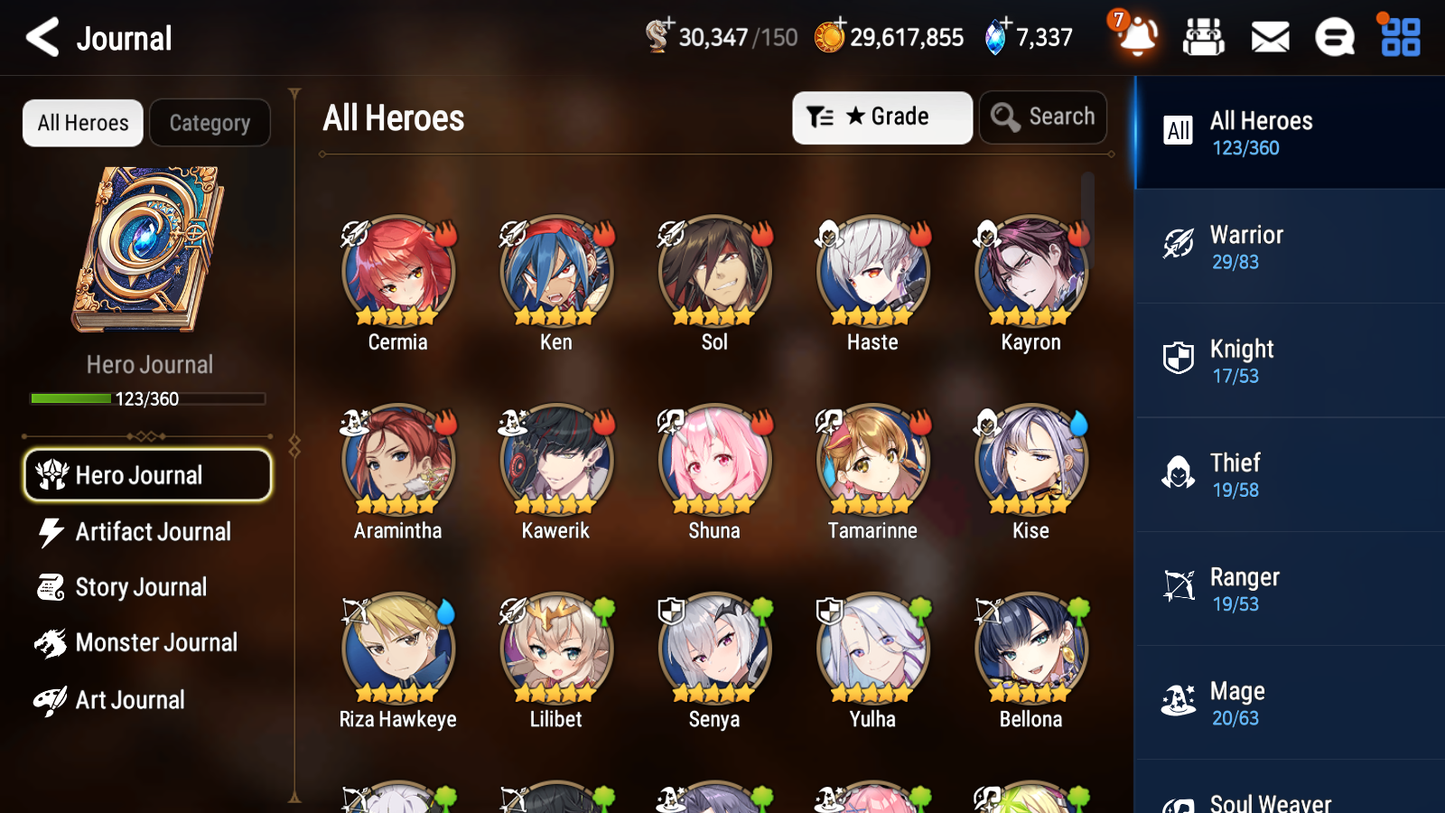Open the main menu grid
The height and width of the screenshot is (813, 1445).
pyautogui.click(x=1398, y=36)
